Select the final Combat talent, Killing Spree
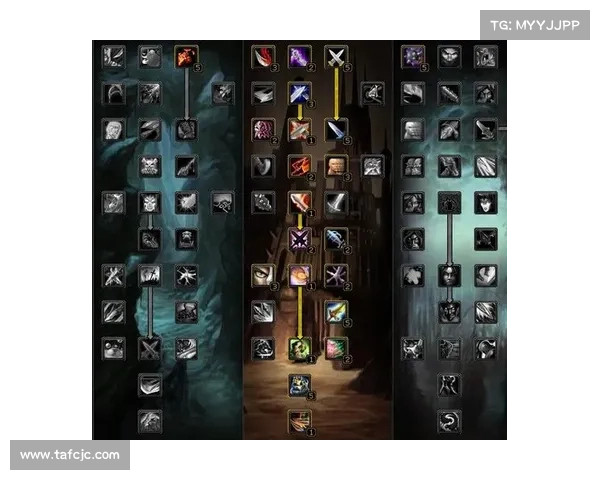 tap(299, 420)
